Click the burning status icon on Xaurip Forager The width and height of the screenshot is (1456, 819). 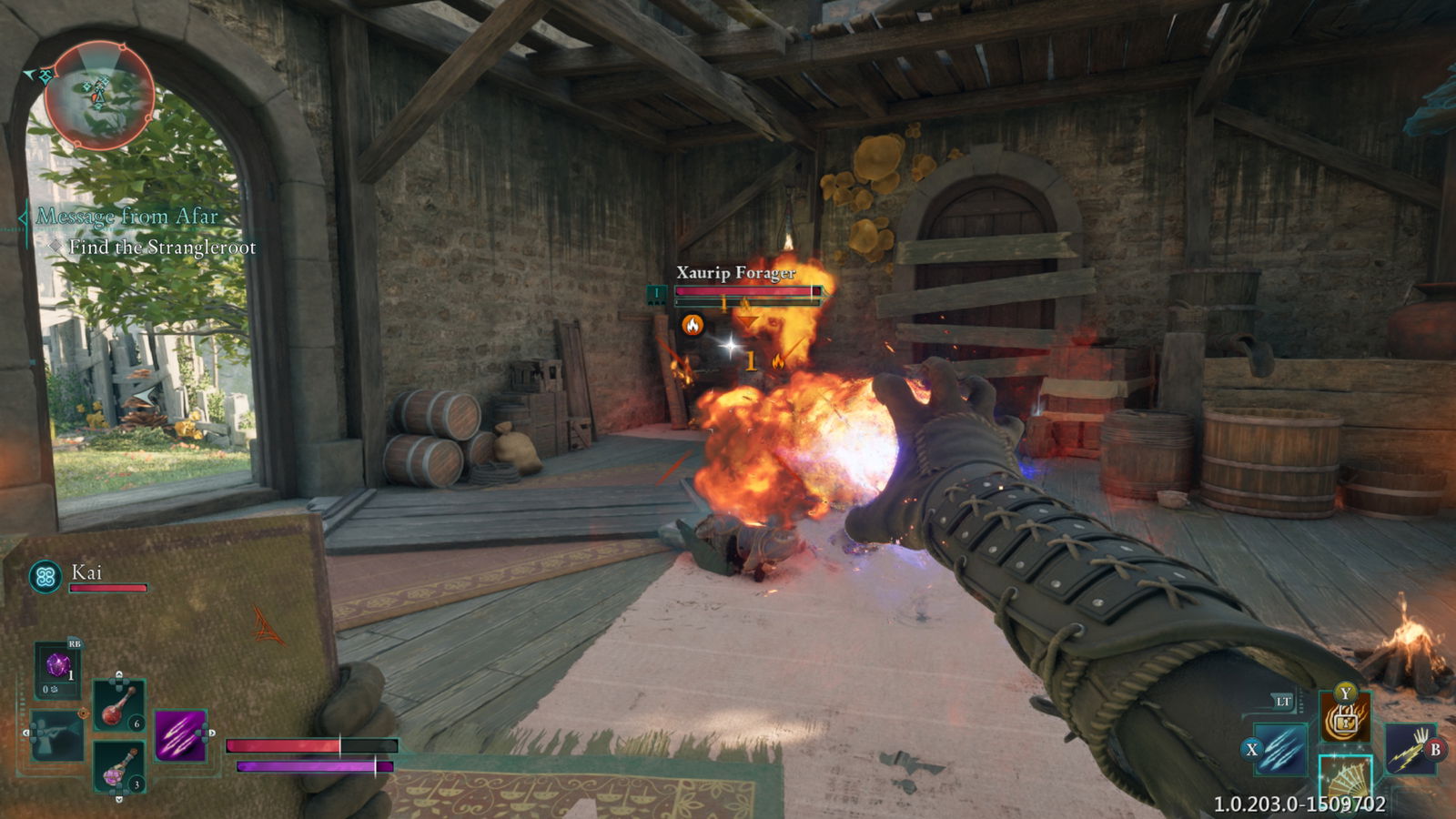coord(693,325)
